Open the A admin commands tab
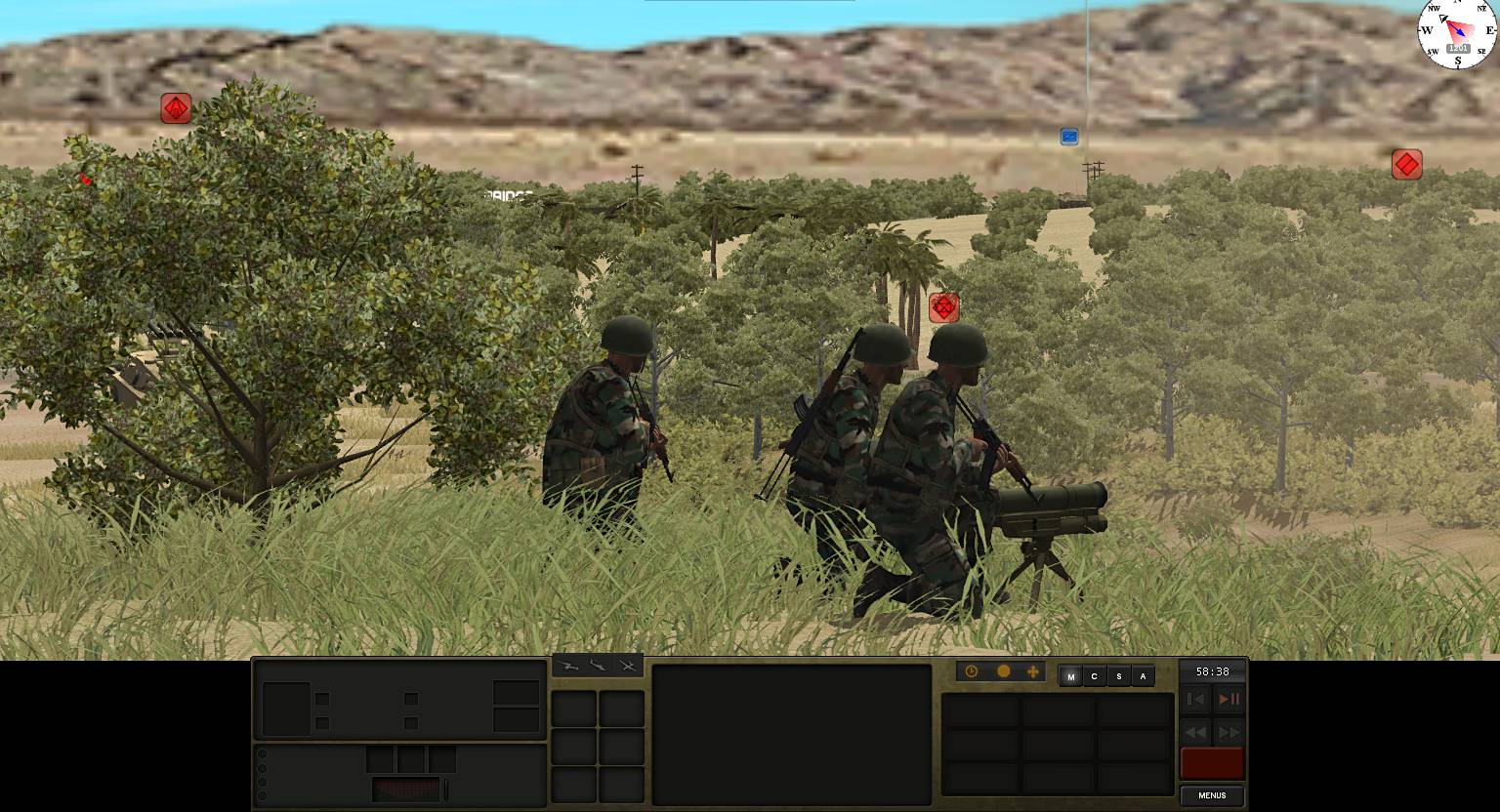Screen dimensions: 1500x812 1143,675
